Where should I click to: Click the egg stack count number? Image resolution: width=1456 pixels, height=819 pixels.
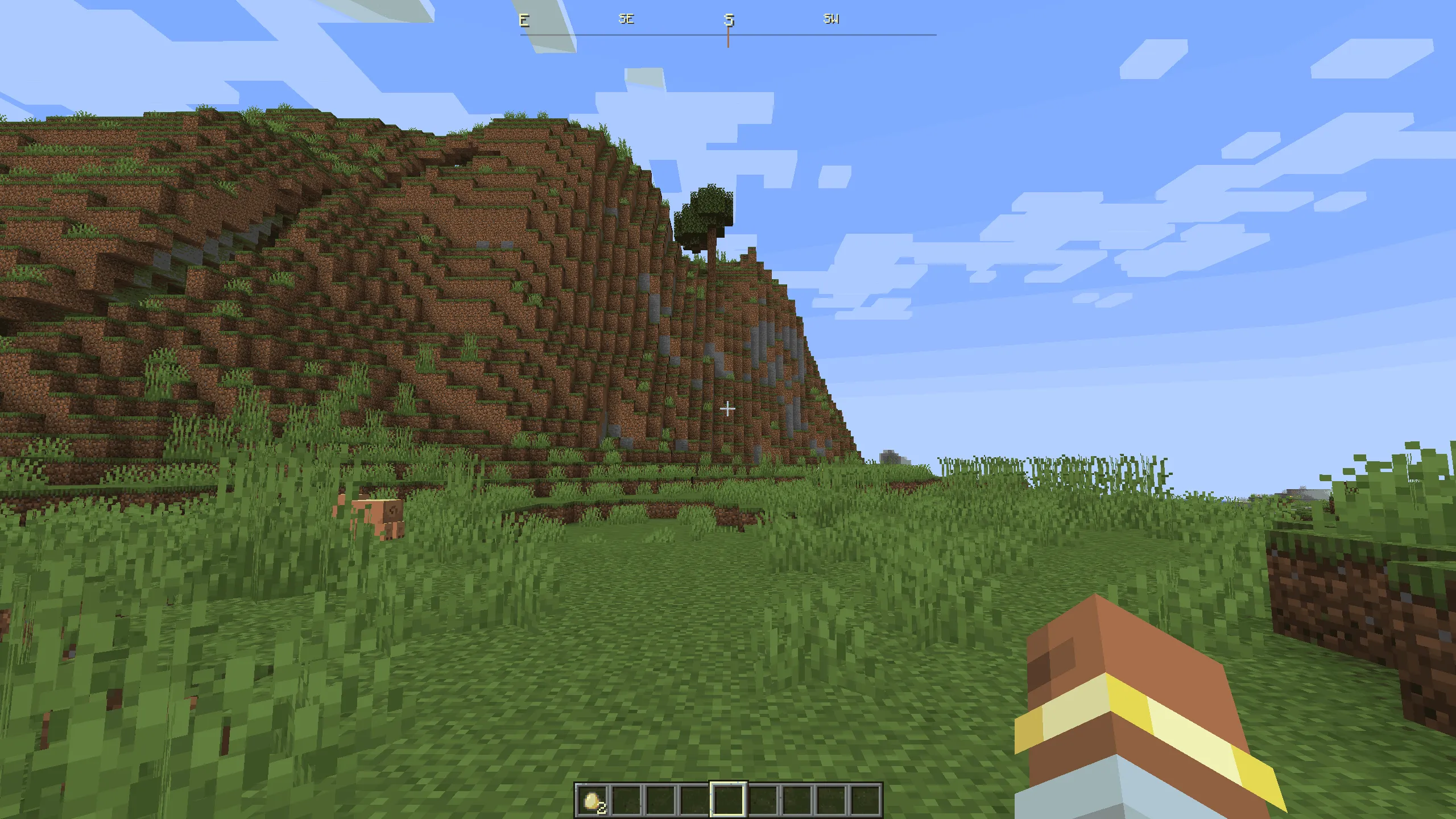point(602,808)
